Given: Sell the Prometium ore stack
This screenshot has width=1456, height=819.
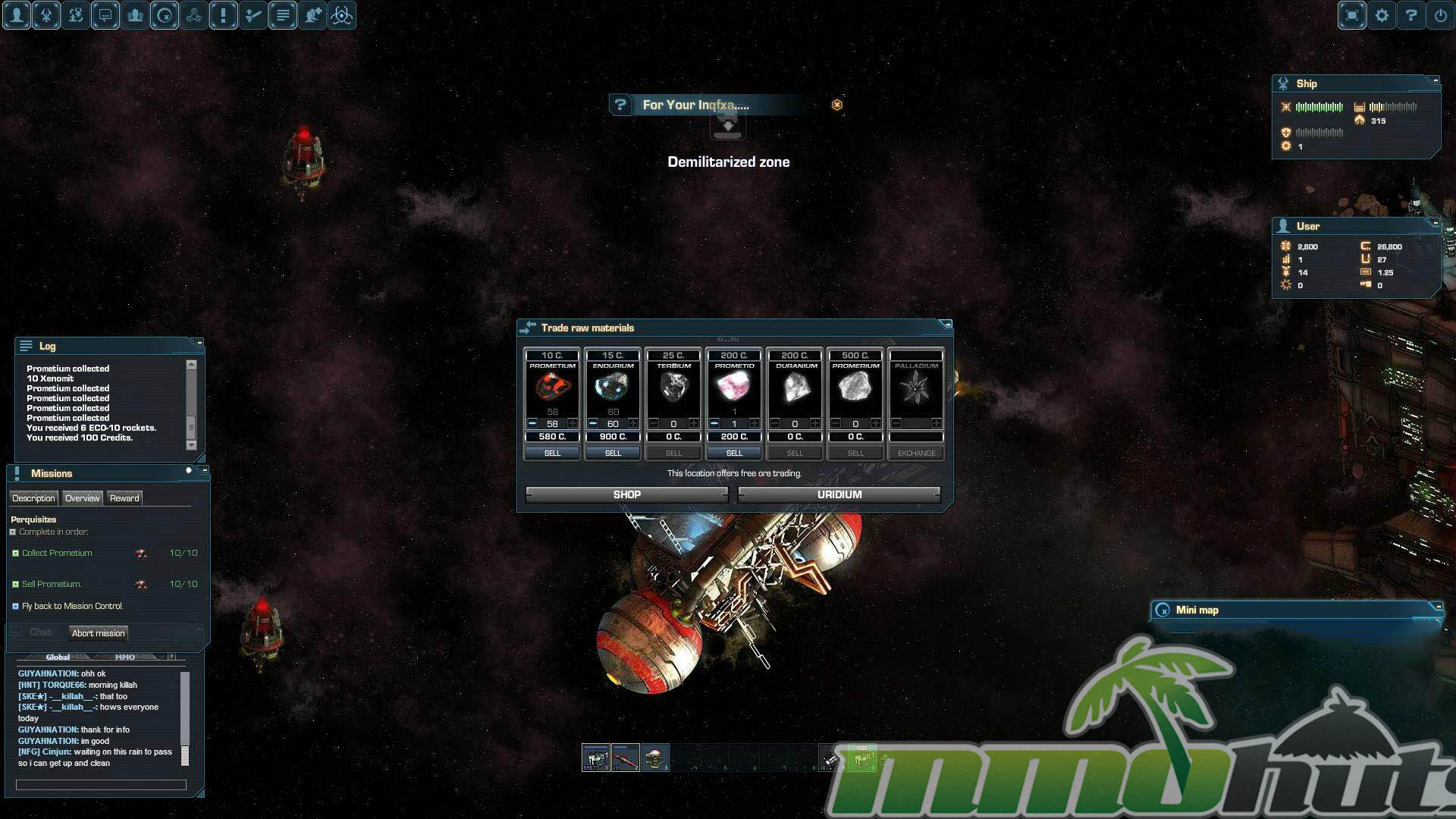Looking at the screenshot, I should (552, 453).
